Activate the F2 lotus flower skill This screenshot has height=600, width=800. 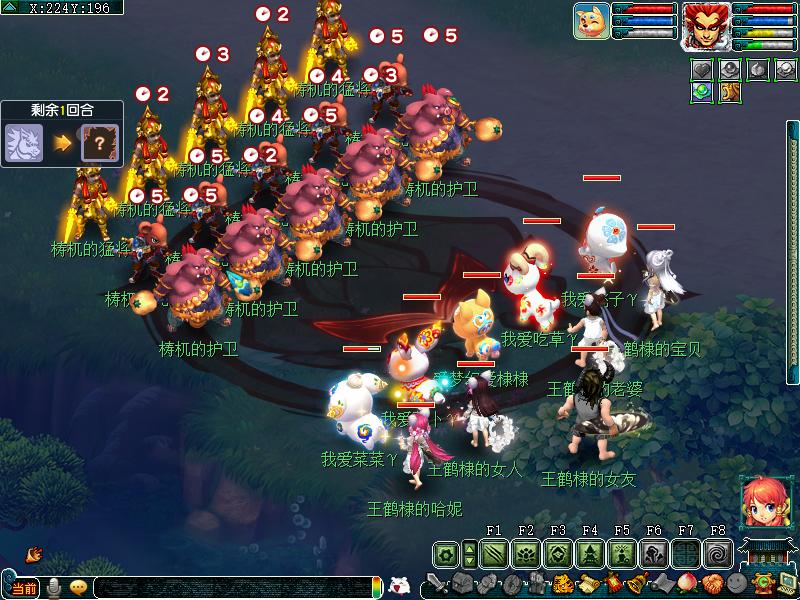click(526, 553)
